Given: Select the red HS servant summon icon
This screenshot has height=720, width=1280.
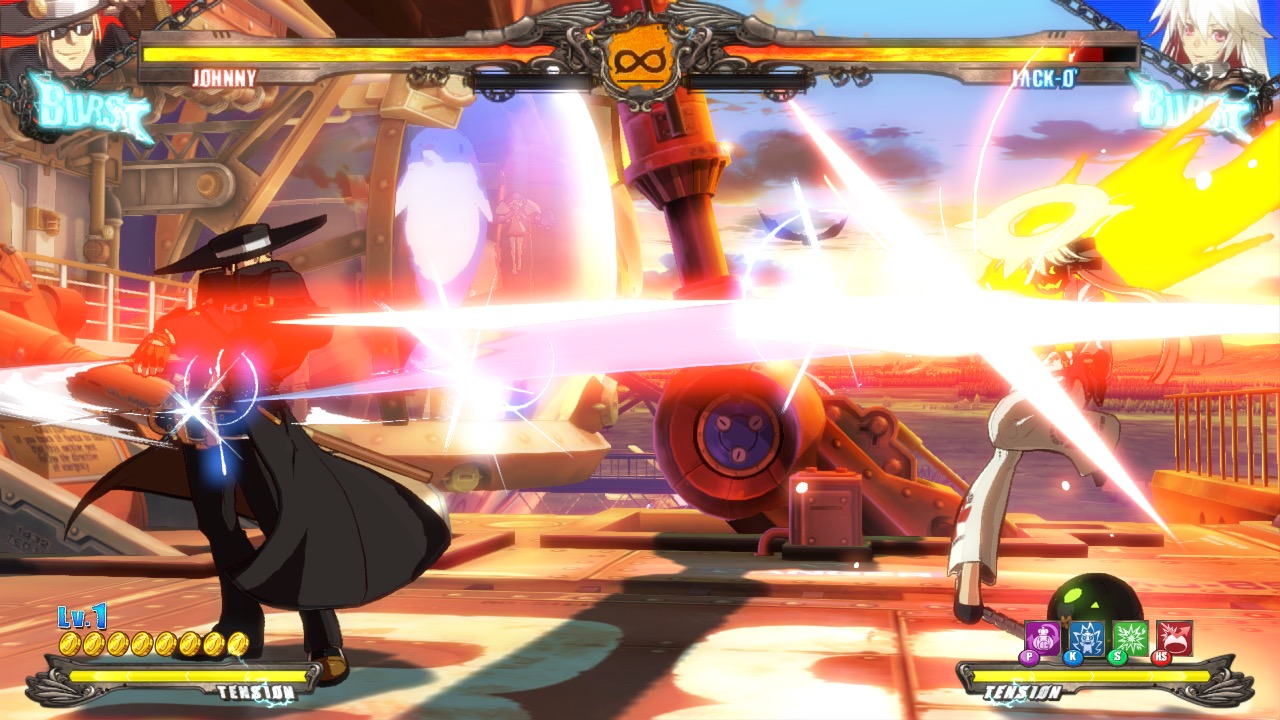Looking at the screenshot, I should click(x=1174, y=636).
